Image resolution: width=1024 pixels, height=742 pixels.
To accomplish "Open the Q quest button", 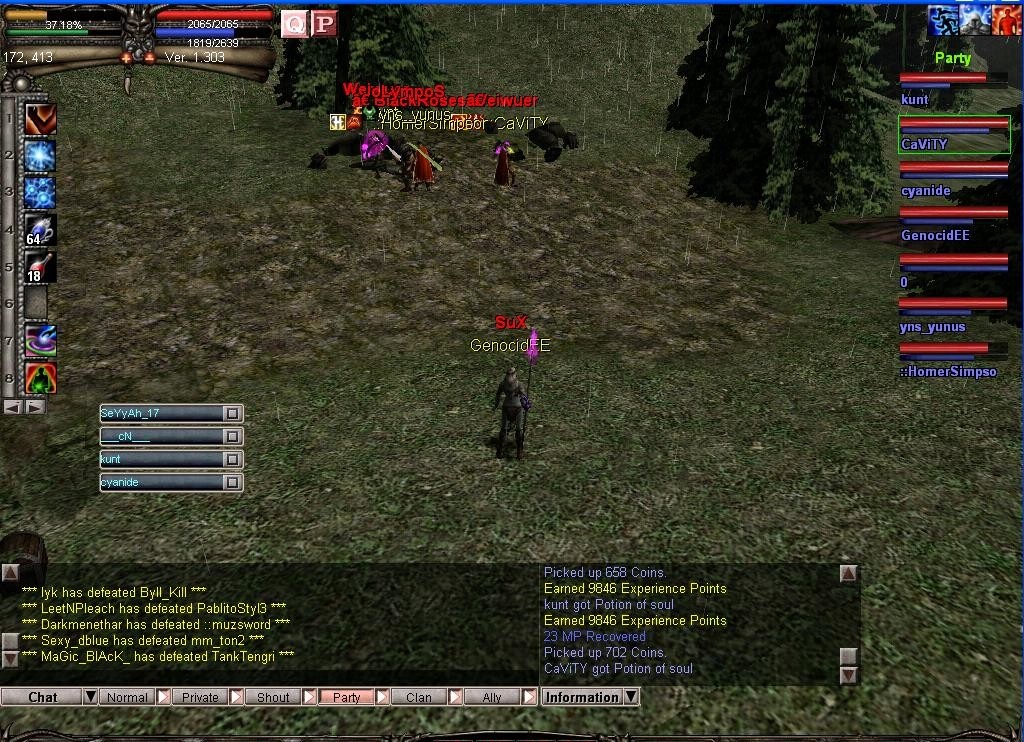I will point(294,24).
